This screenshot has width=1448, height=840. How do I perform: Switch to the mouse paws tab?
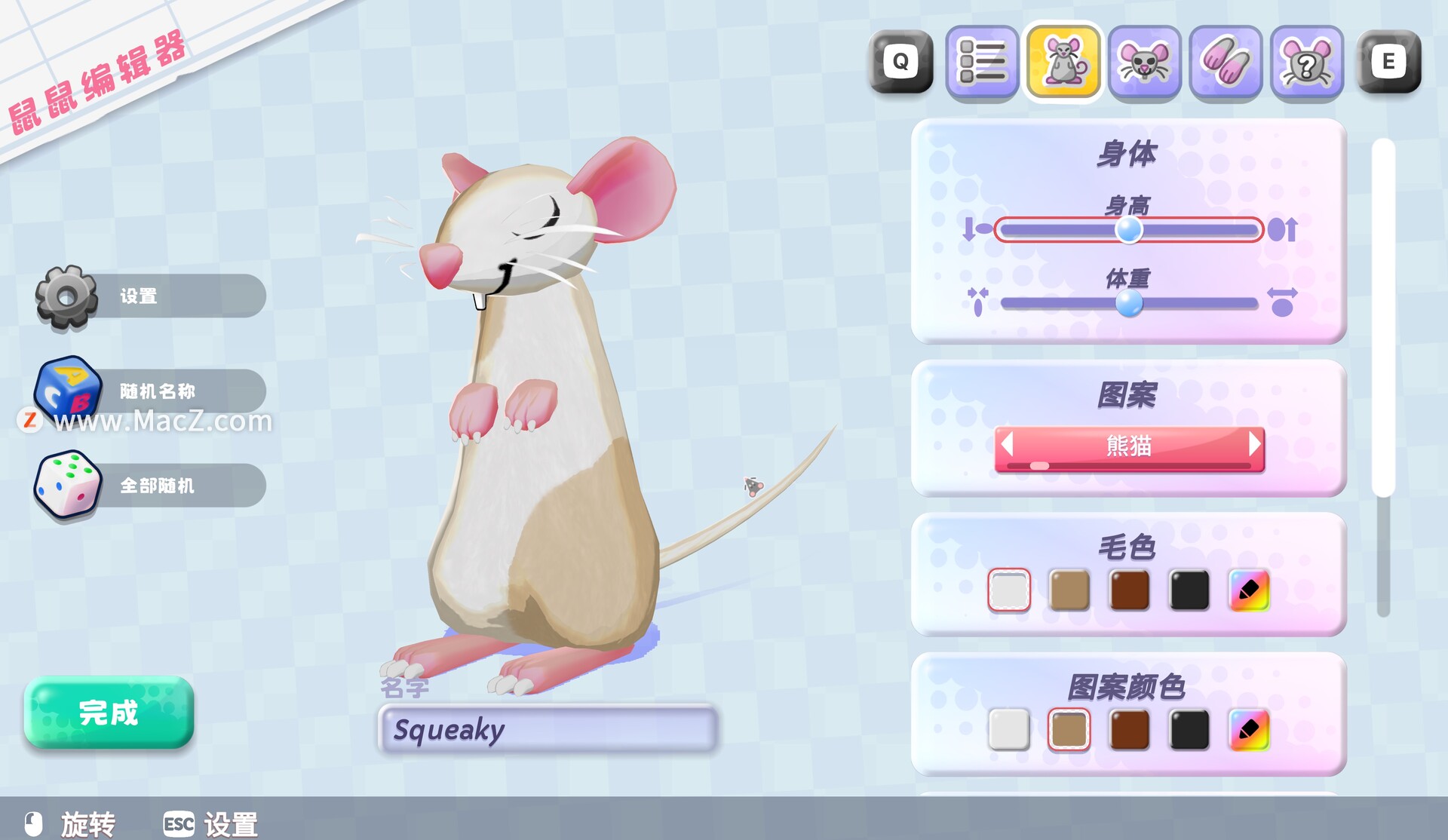(1226, 62)
